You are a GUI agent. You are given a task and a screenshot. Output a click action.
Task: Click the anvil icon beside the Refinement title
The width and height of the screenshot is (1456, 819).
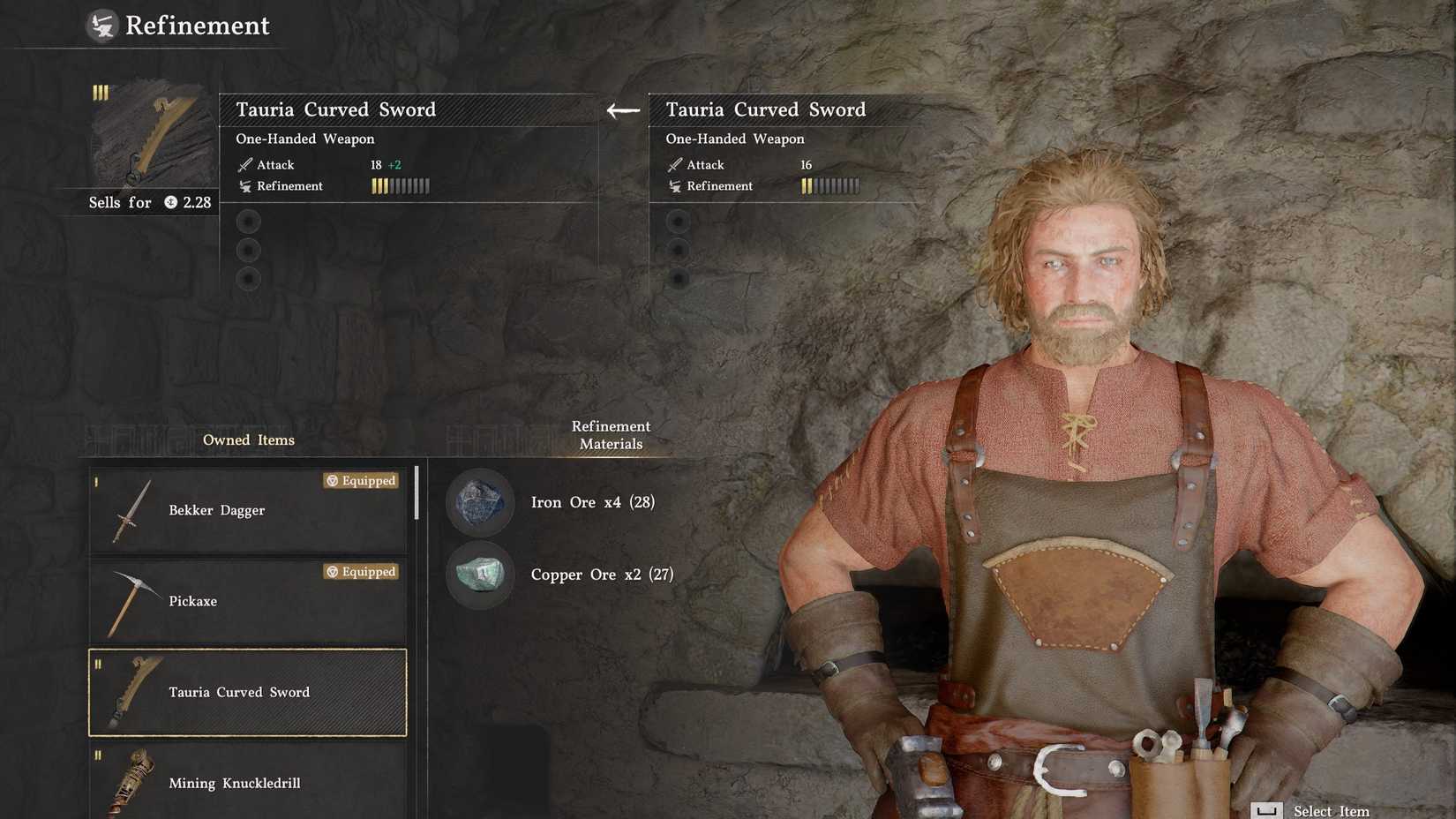tap(100, 25)
